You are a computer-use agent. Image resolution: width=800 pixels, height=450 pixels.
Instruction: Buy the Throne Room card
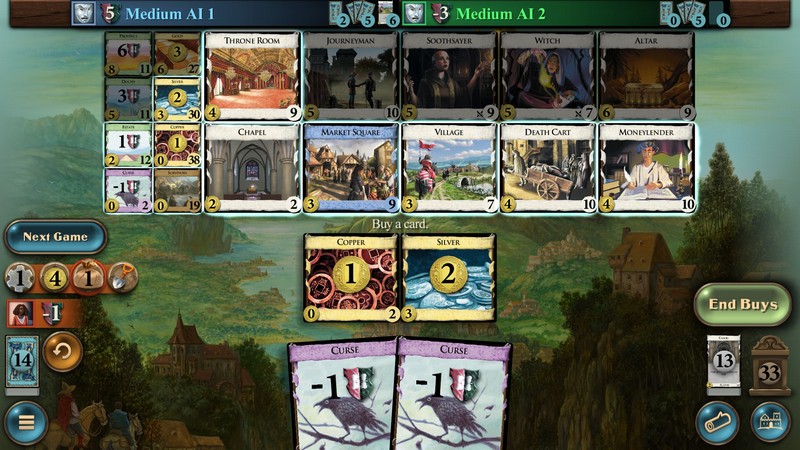[x=251, y=76]
